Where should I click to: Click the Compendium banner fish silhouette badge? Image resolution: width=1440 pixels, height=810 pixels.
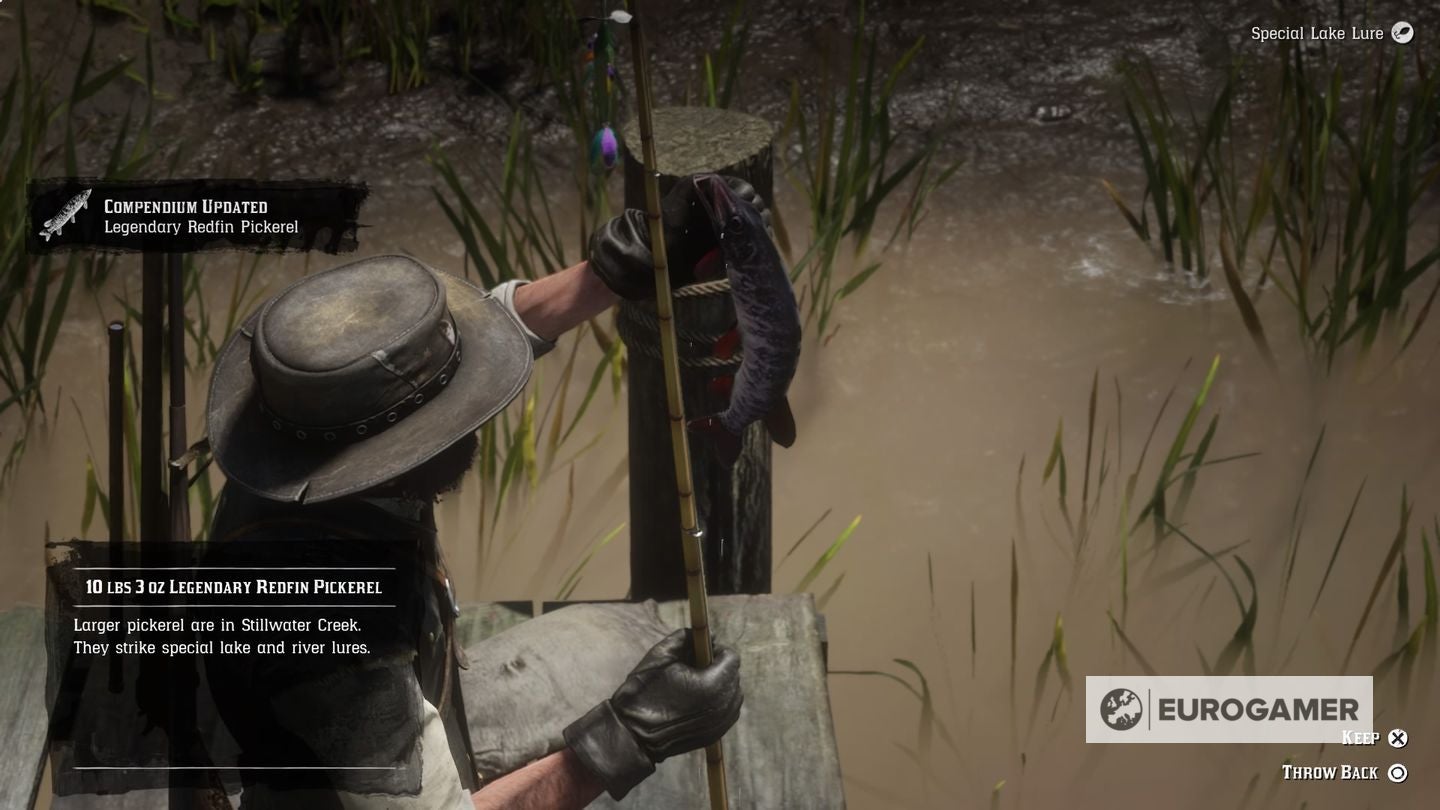click(x=66, y=213)
